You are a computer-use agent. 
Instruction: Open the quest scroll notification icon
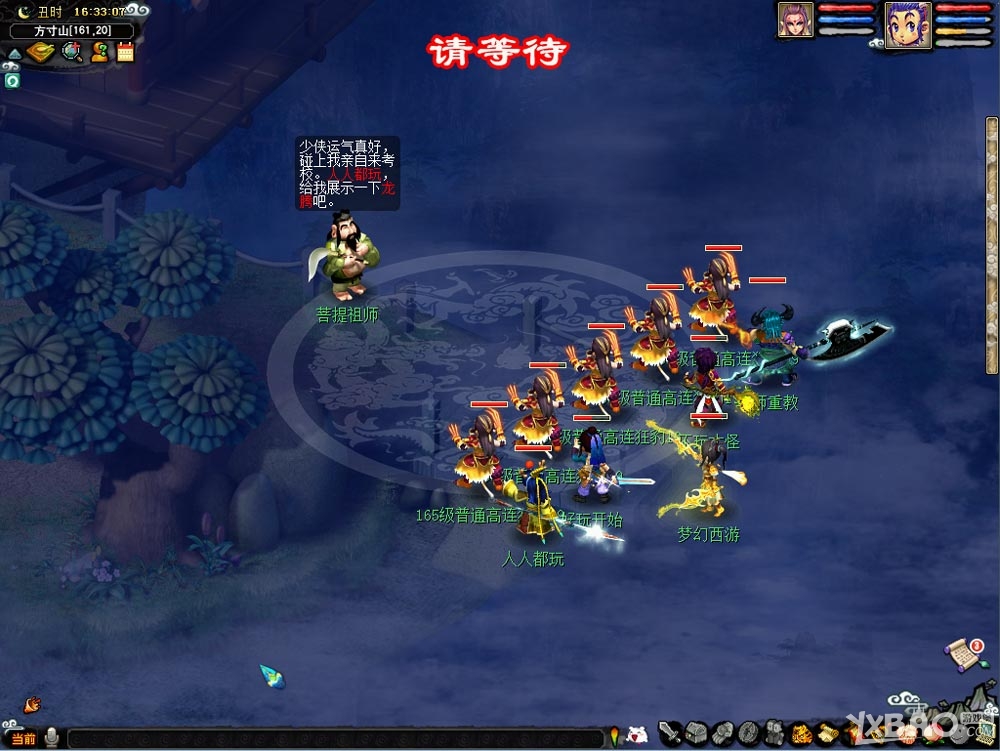(963, 653)
